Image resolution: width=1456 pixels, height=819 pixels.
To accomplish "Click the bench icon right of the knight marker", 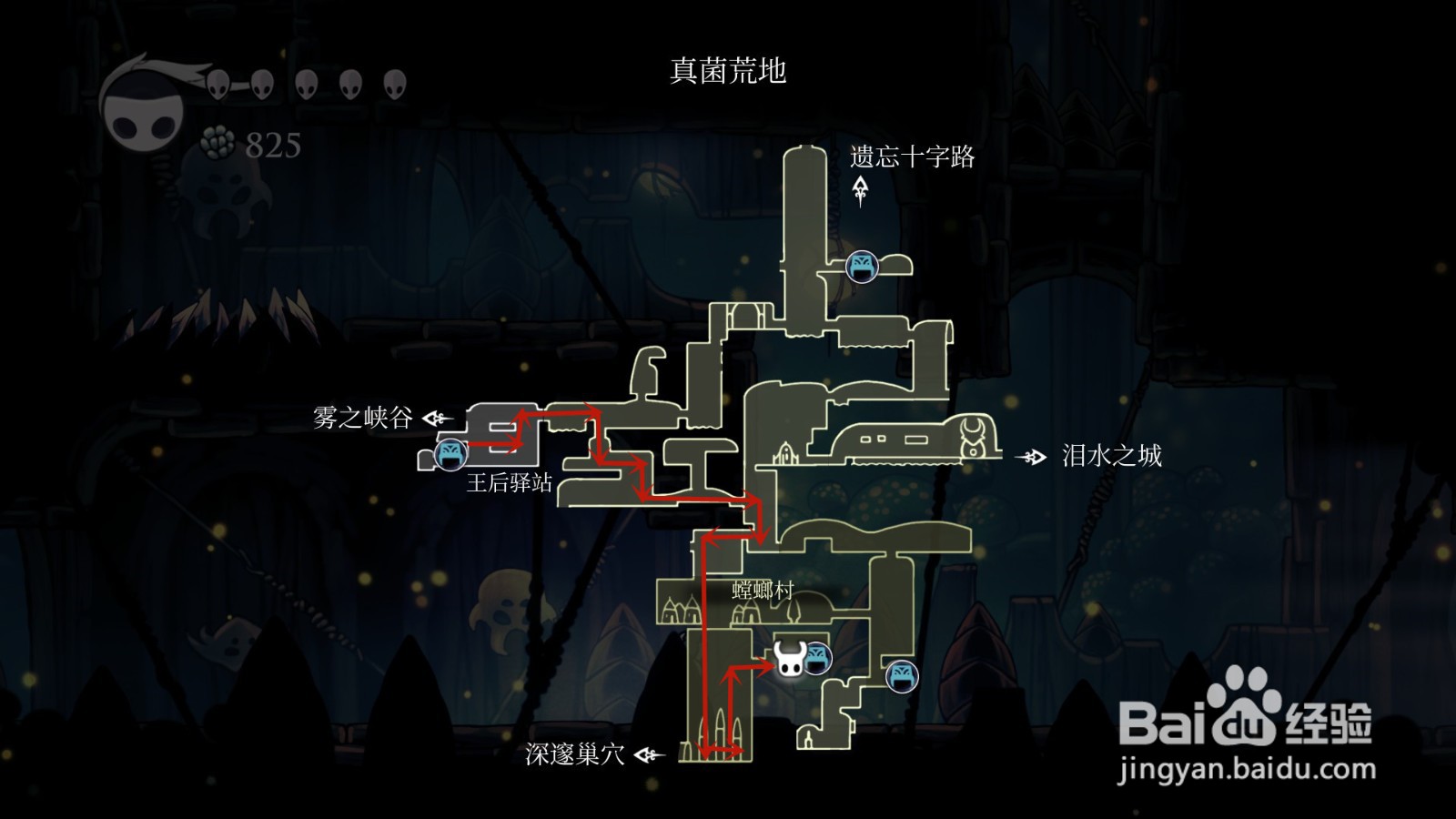I will pyautogui.click(x=817, y=656).
